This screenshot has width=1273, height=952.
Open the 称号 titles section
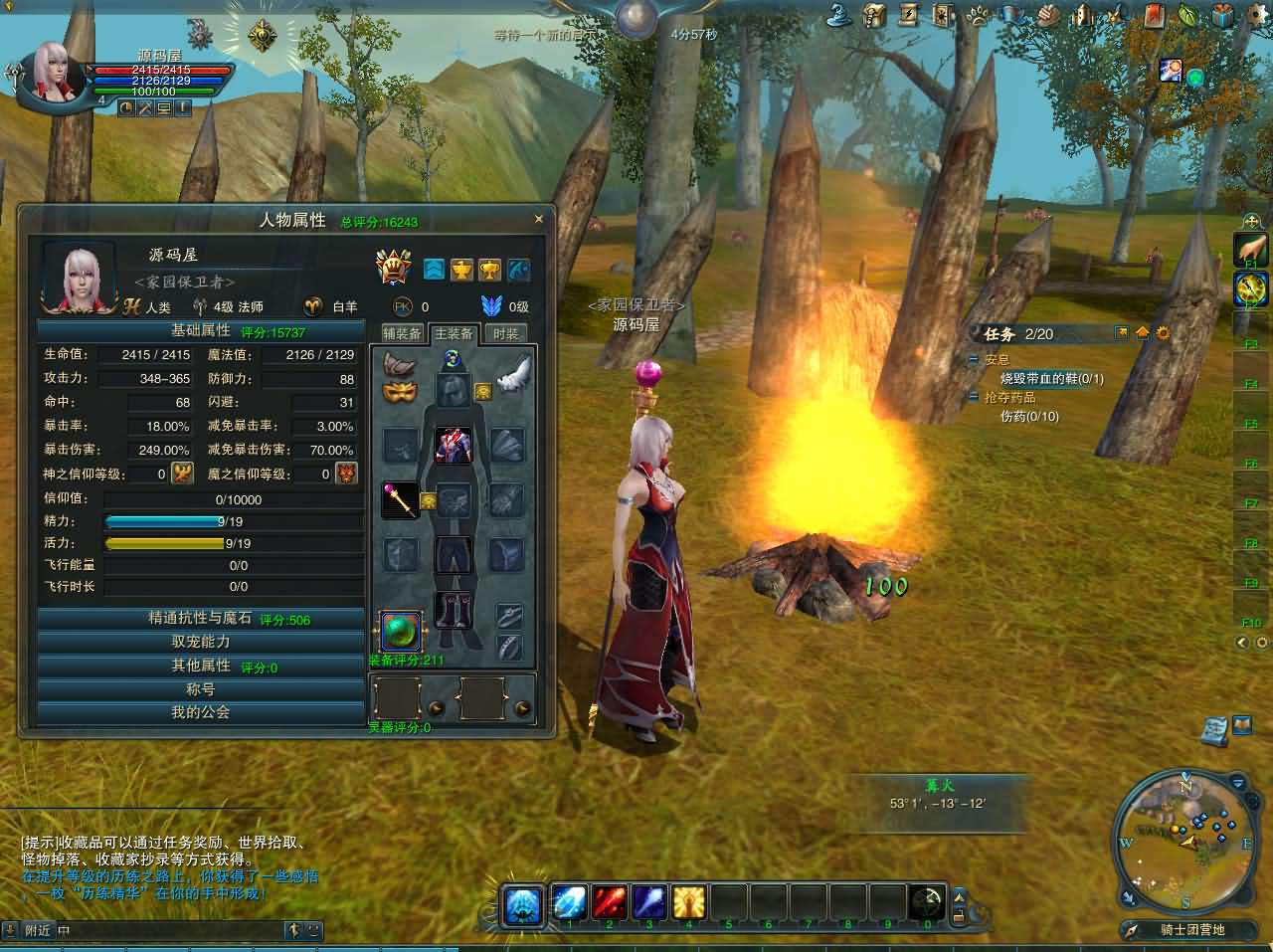pyautogui.click(x=200, y=688)
